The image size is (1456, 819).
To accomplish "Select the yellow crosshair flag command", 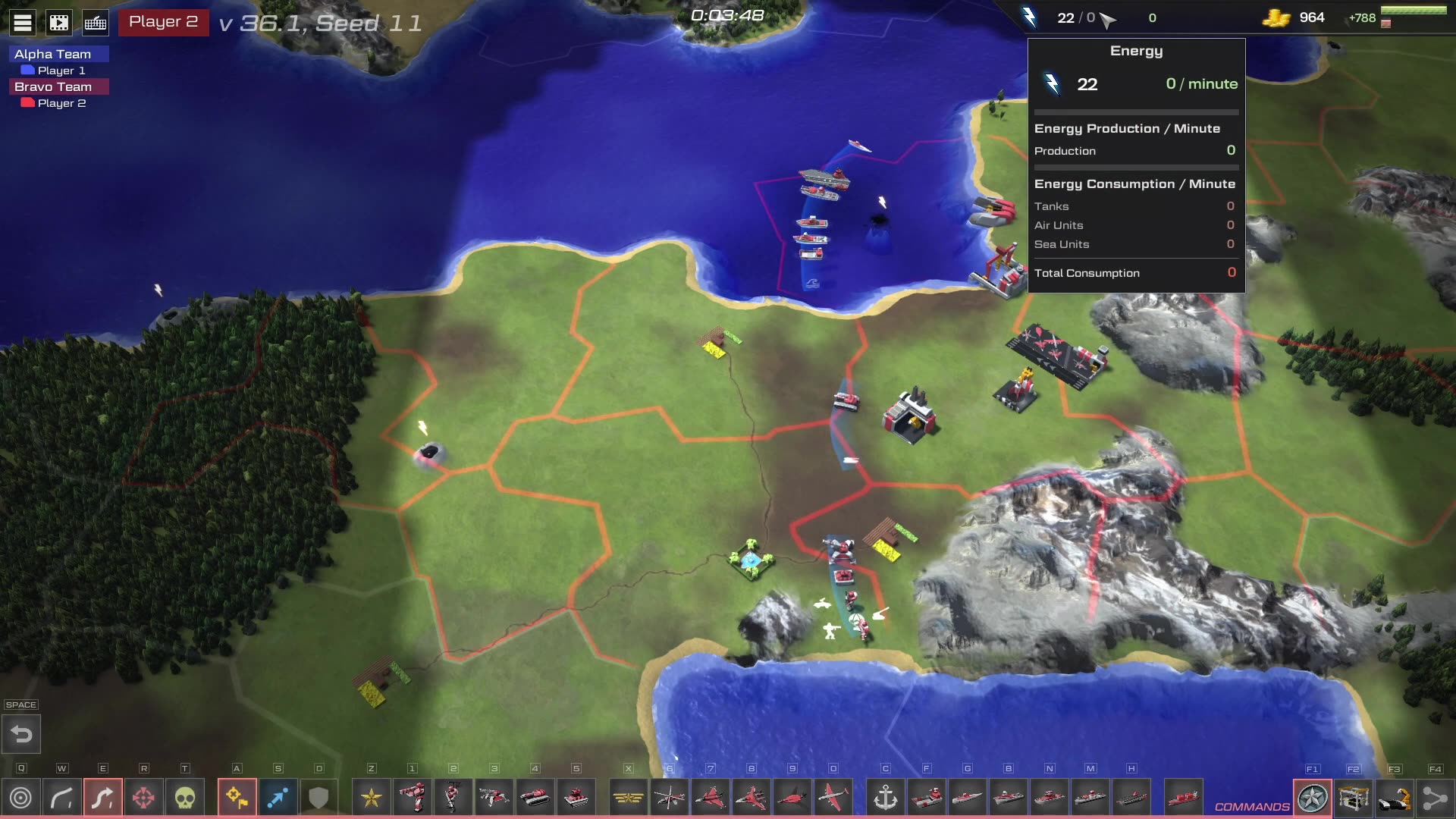I will point(237,798).
